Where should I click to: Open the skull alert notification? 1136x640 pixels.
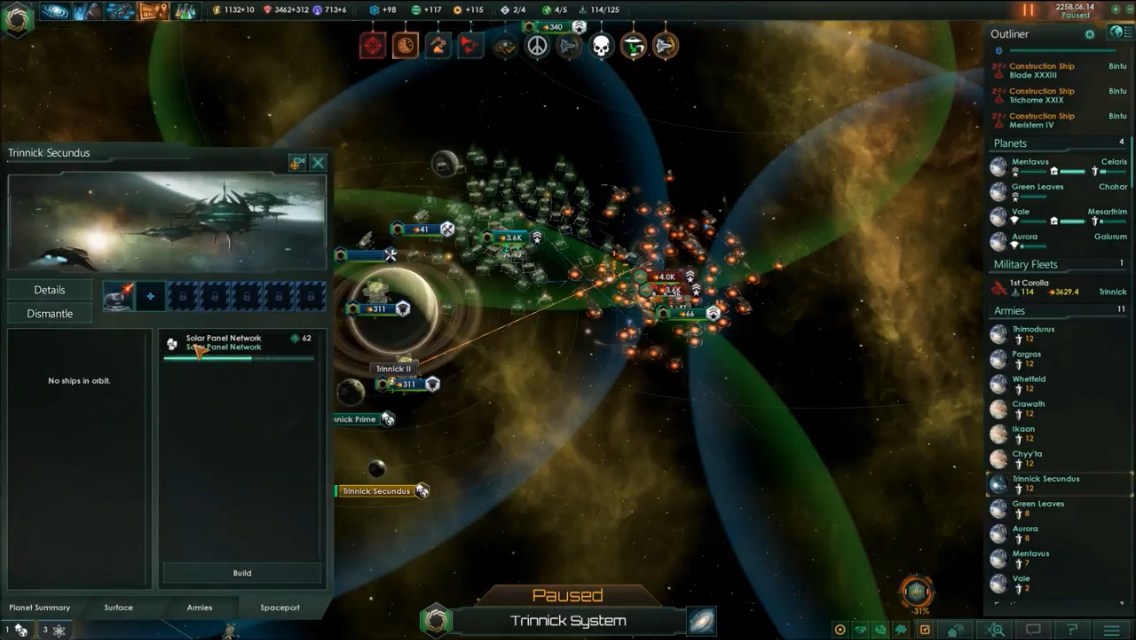[x=600, y=46]
